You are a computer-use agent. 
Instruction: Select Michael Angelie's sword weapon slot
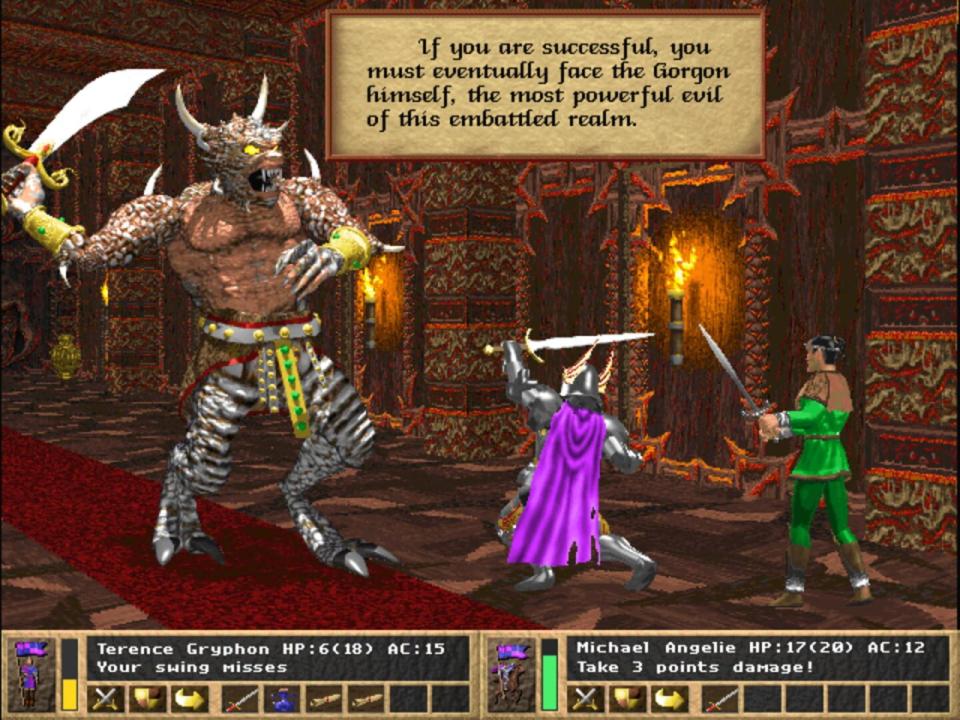[721, 698]
